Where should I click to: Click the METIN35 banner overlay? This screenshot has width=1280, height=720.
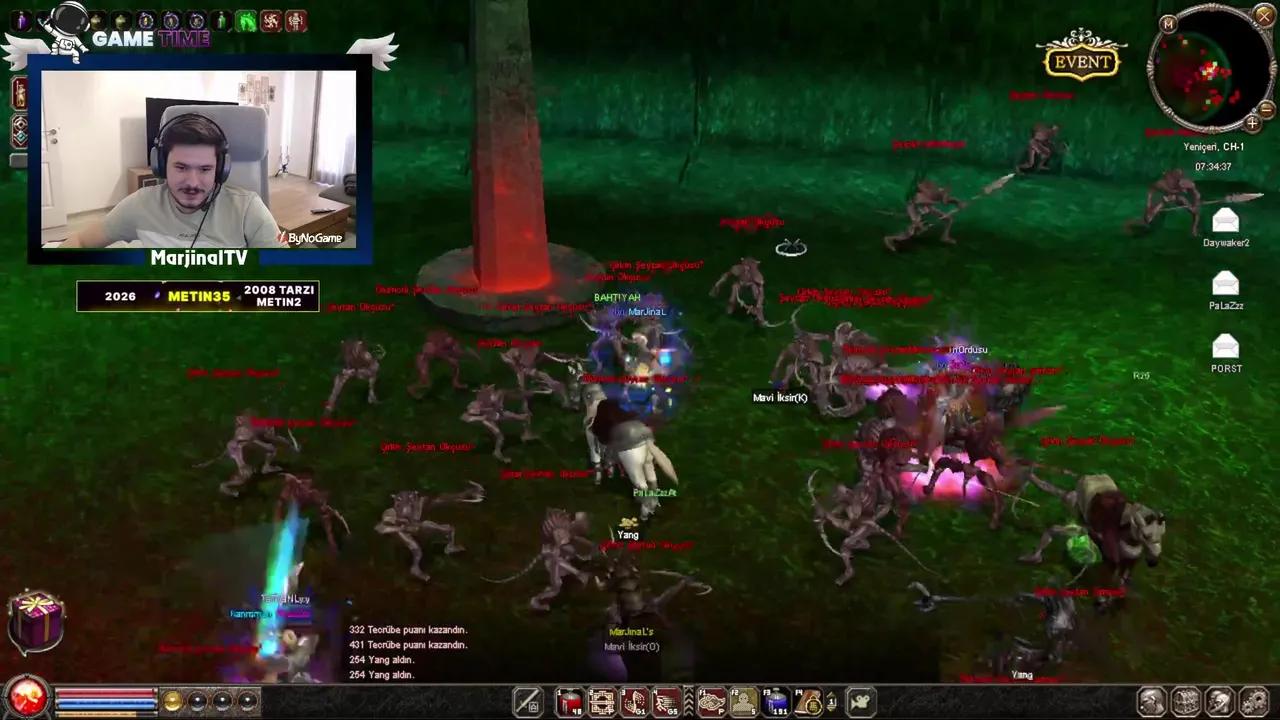[198, 296]
